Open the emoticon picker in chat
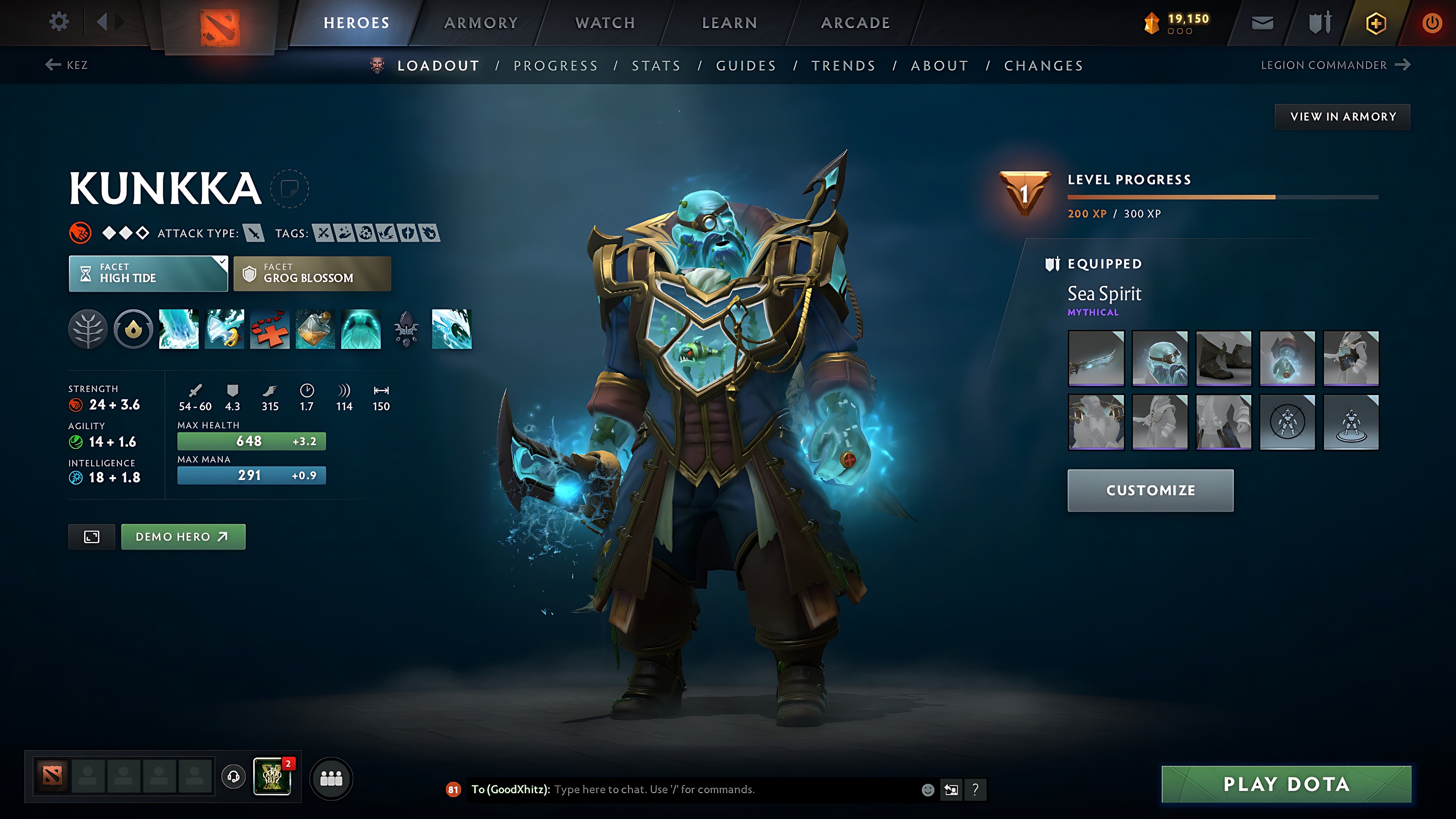 pyautogui.click(x=929, y=790)
